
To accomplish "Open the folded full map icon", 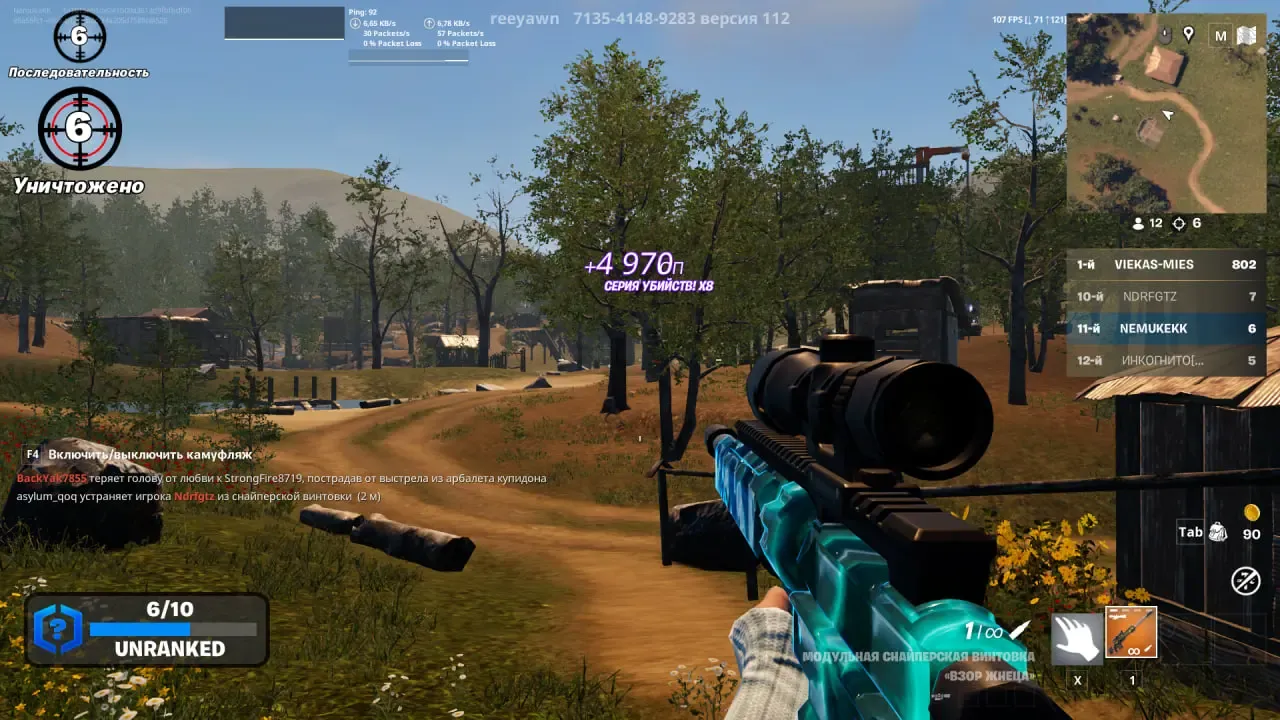I will tap(1246, 36).
